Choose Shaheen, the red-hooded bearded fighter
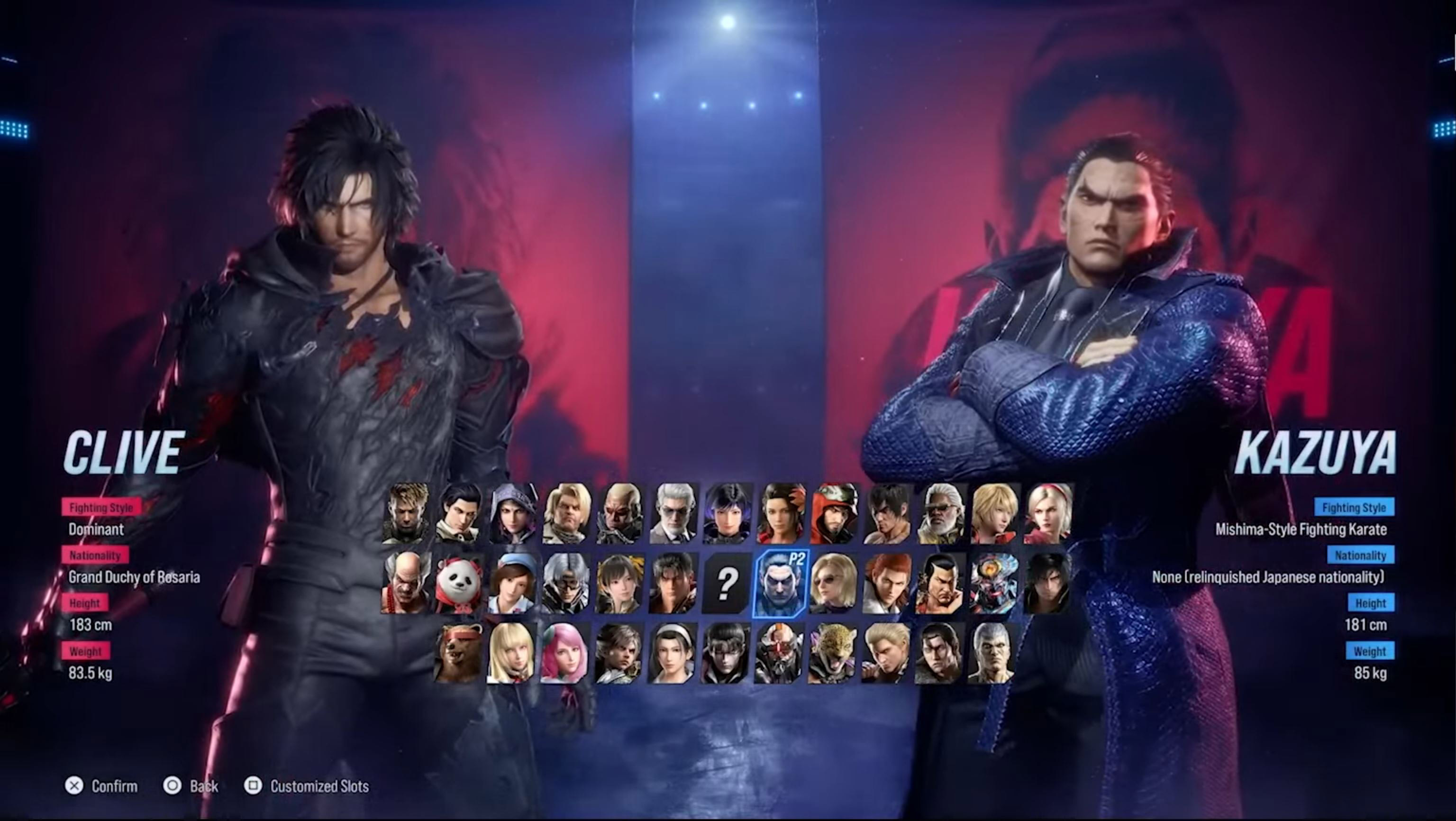Image resolution: width=1456 pixels, height=821 pixels. 833,513
